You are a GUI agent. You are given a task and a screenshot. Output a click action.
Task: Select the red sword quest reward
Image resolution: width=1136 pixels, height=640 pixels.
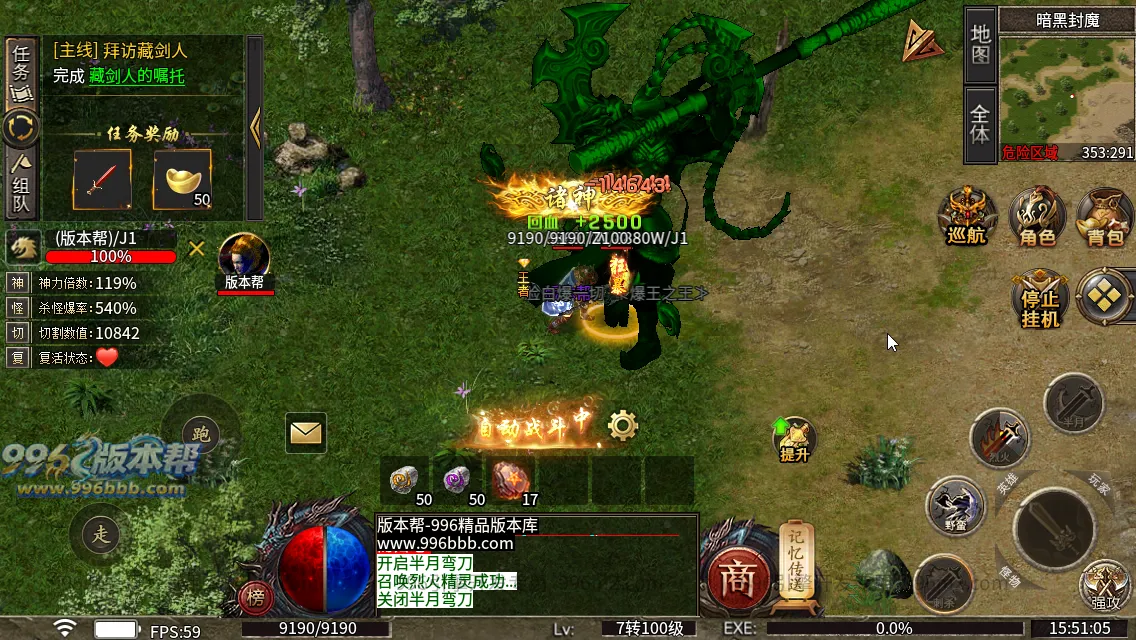pyautogui.click(x=101, y=180)
